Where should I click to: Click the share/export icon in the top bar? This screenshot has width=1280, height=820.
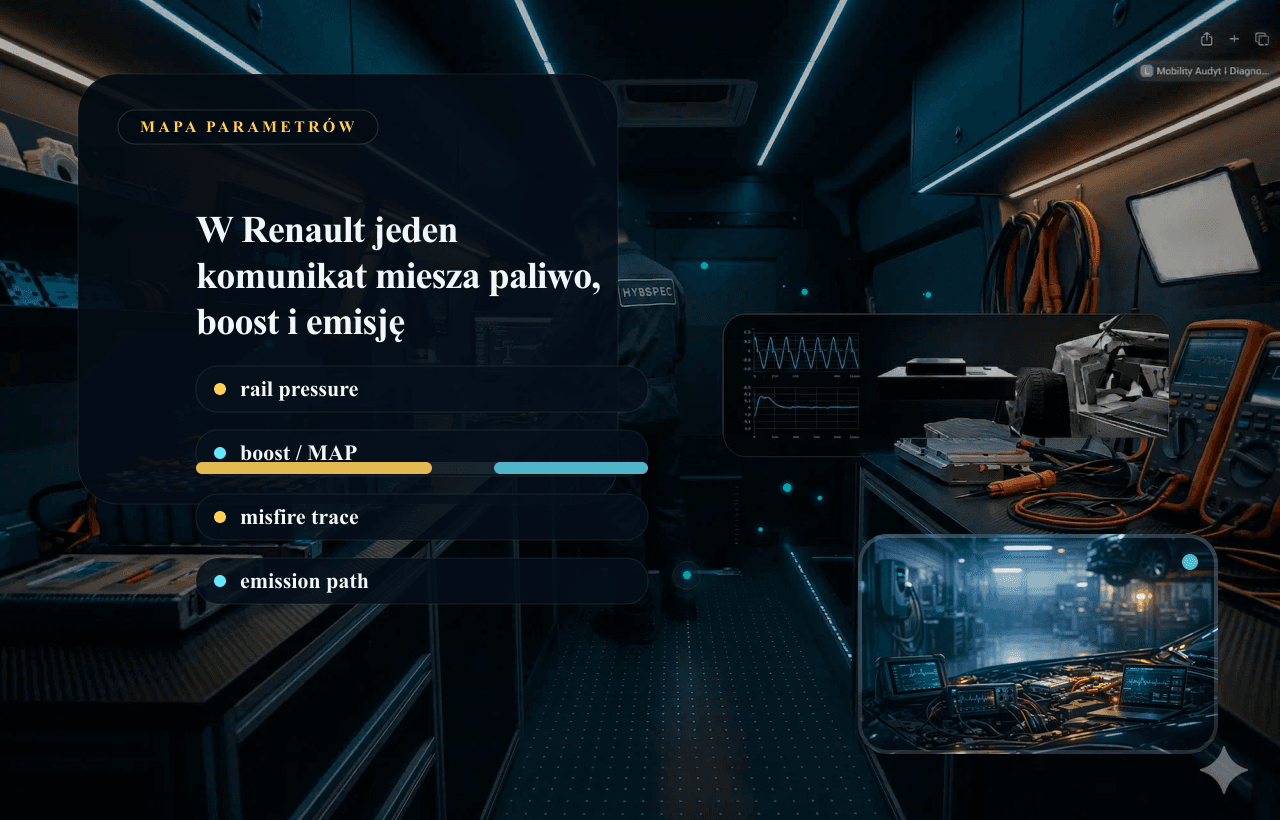pos(1206,39)
